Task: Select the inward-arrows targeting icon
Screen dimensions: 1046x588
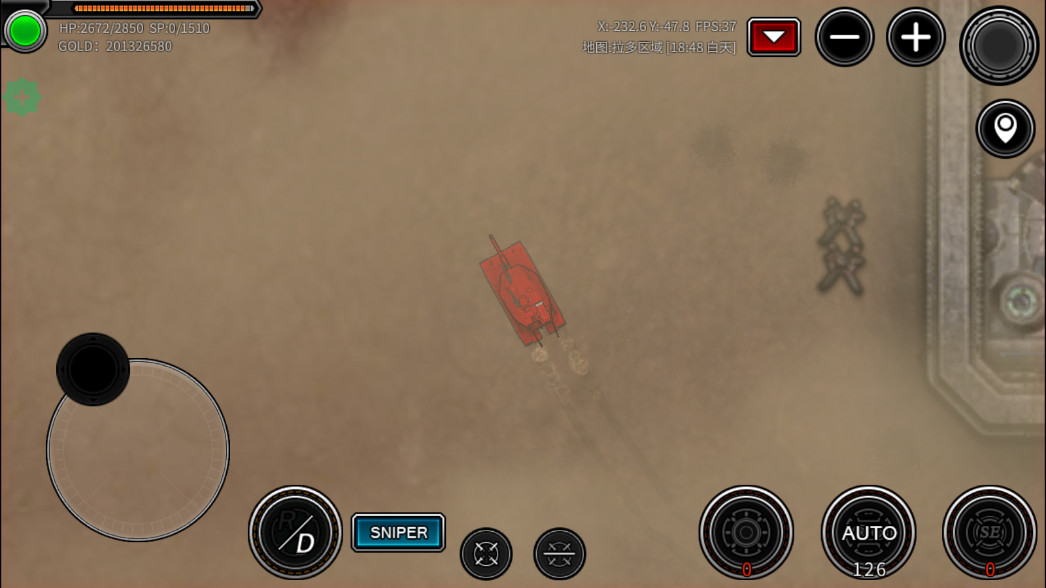Action: click(486, 553)
